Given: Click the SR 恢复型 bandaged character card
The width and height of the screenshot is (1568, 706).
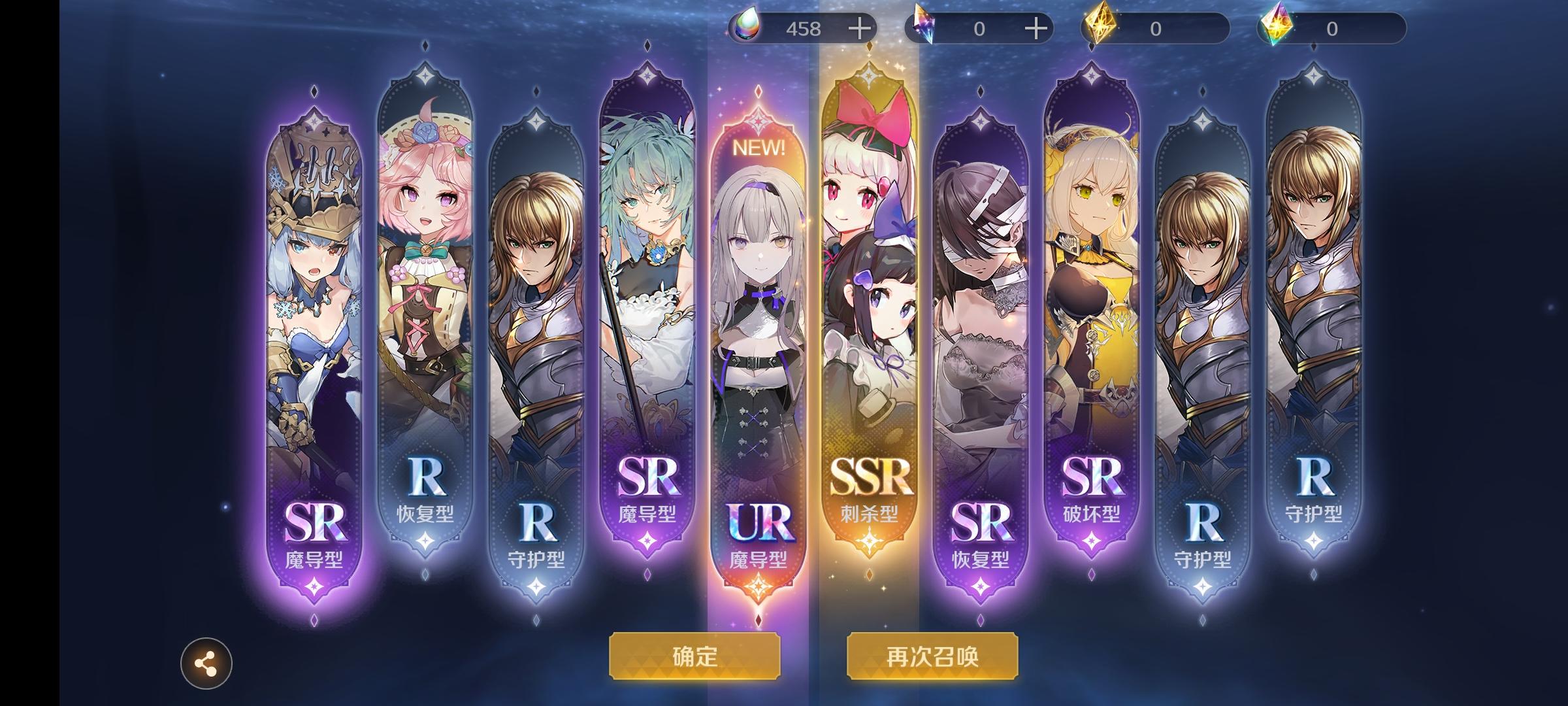Looking at the screenshot, I should coord(980,327).
